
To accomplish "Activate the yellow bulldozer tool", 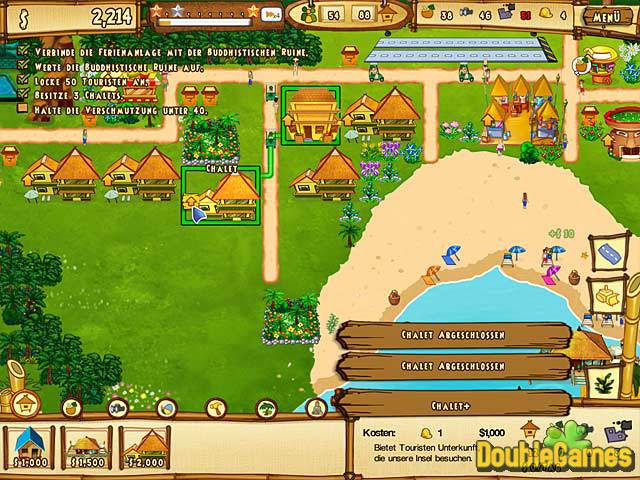I will coord(608,295).
